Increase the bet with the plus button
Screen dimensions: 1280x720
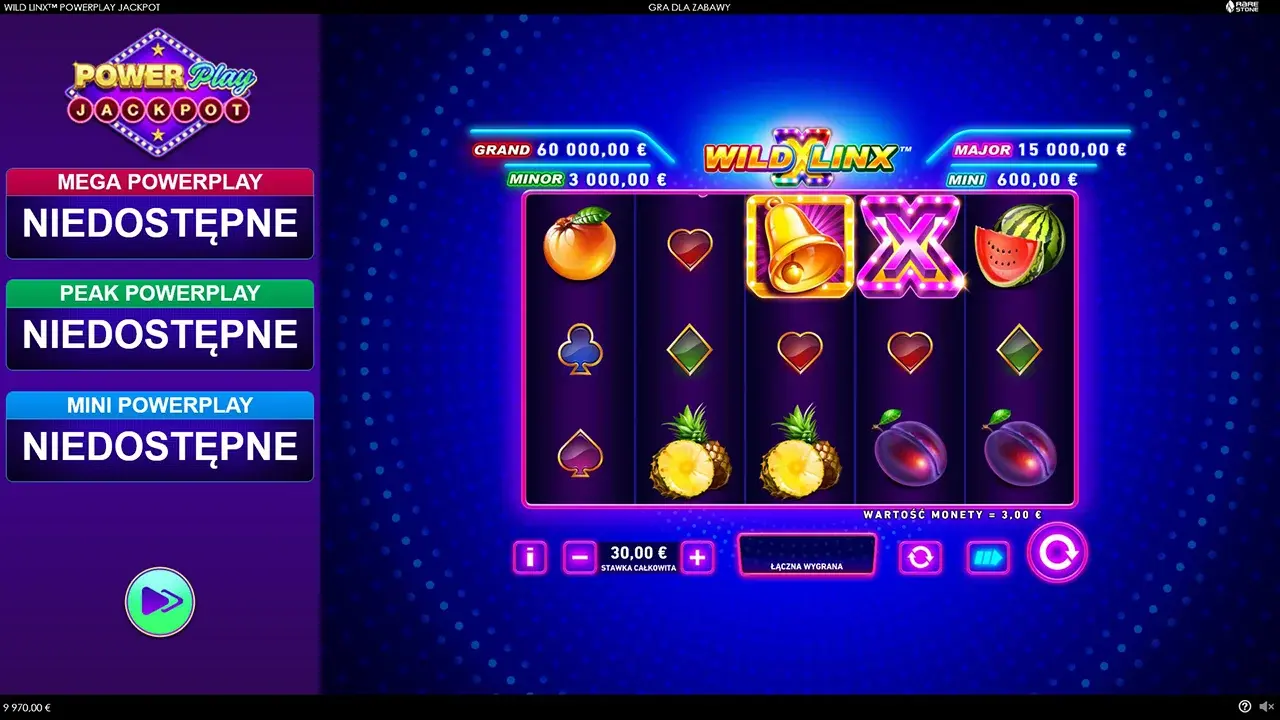697,557
